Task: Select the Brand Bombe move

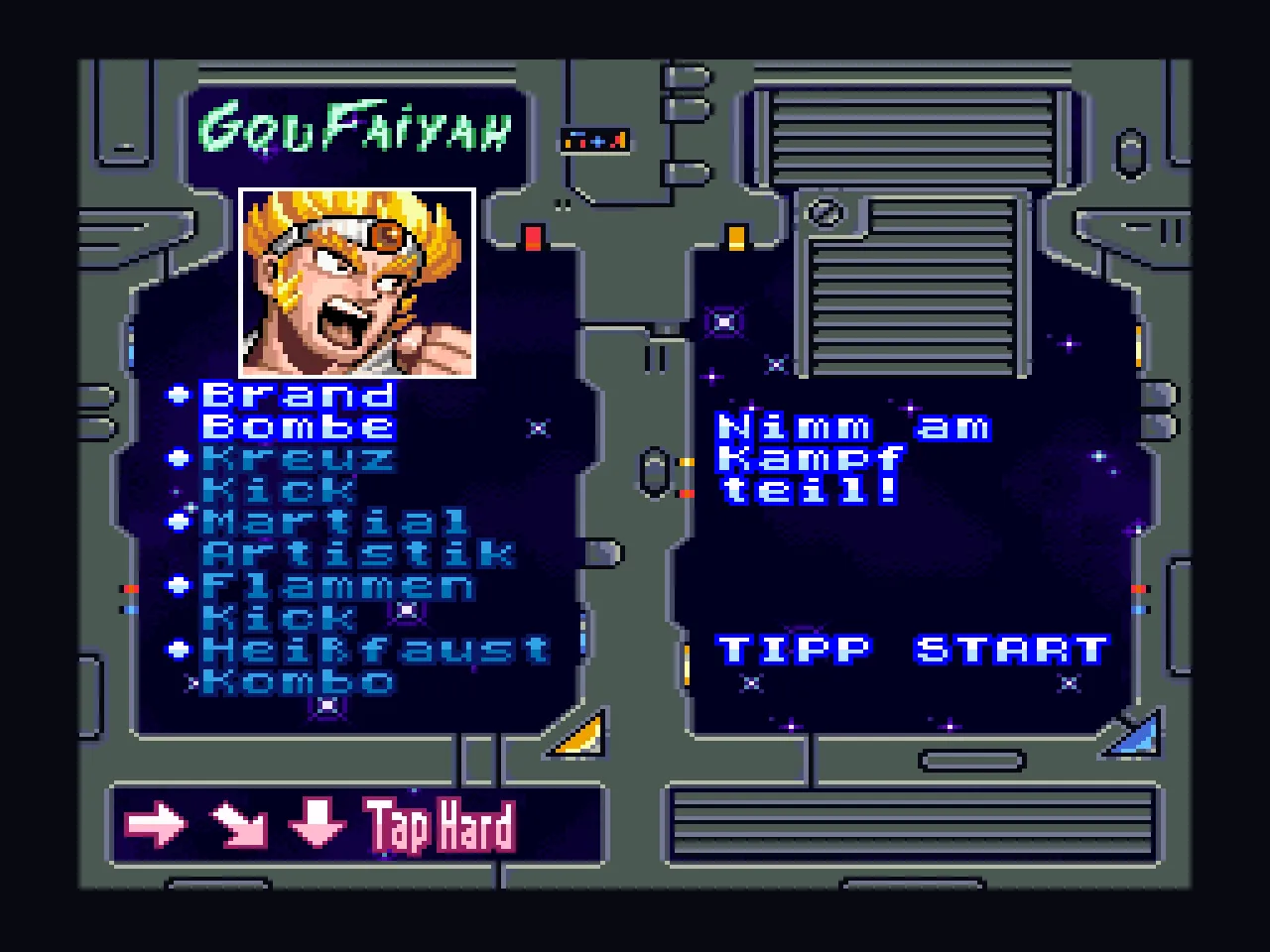Action: (x=298, y=411)
